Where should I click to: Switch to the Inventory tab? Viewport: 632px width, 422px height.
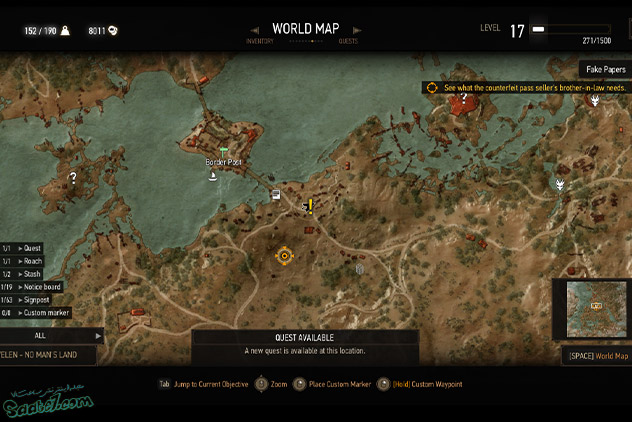[x=260, y=41]
